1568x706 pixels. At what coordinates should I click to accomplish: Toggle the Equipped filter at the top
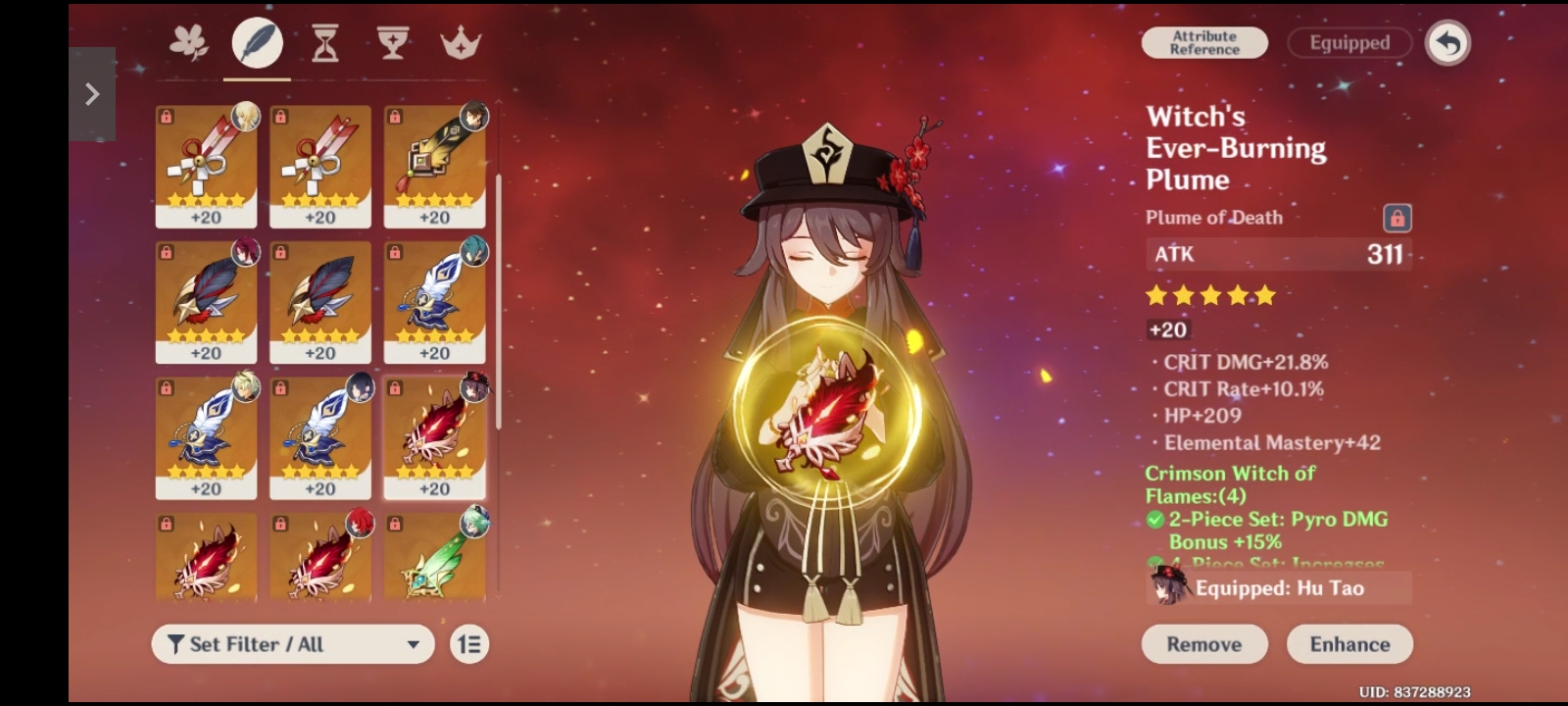coord(1348,43)
